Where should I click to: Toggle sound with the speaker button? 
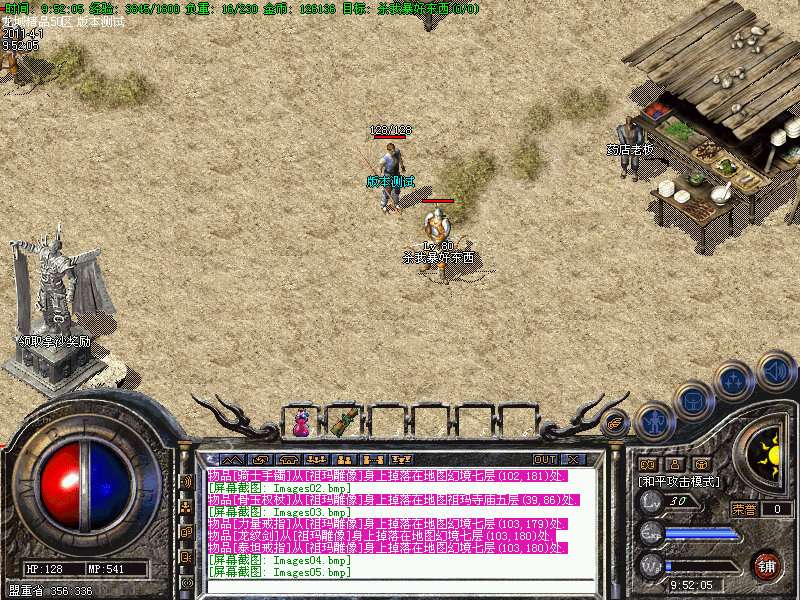(775, 371)
